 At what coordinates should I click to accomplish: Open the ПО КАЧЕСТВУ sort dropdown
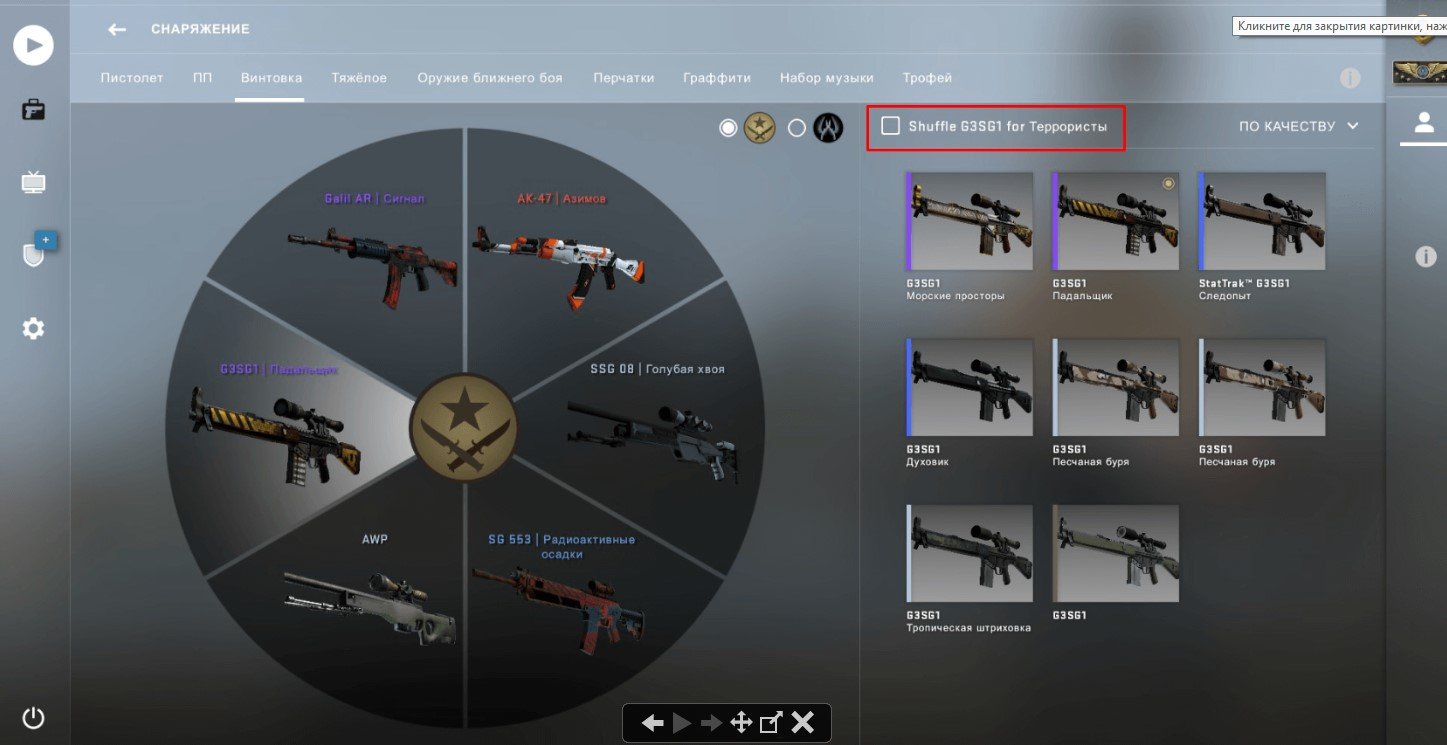(1298, 126)
